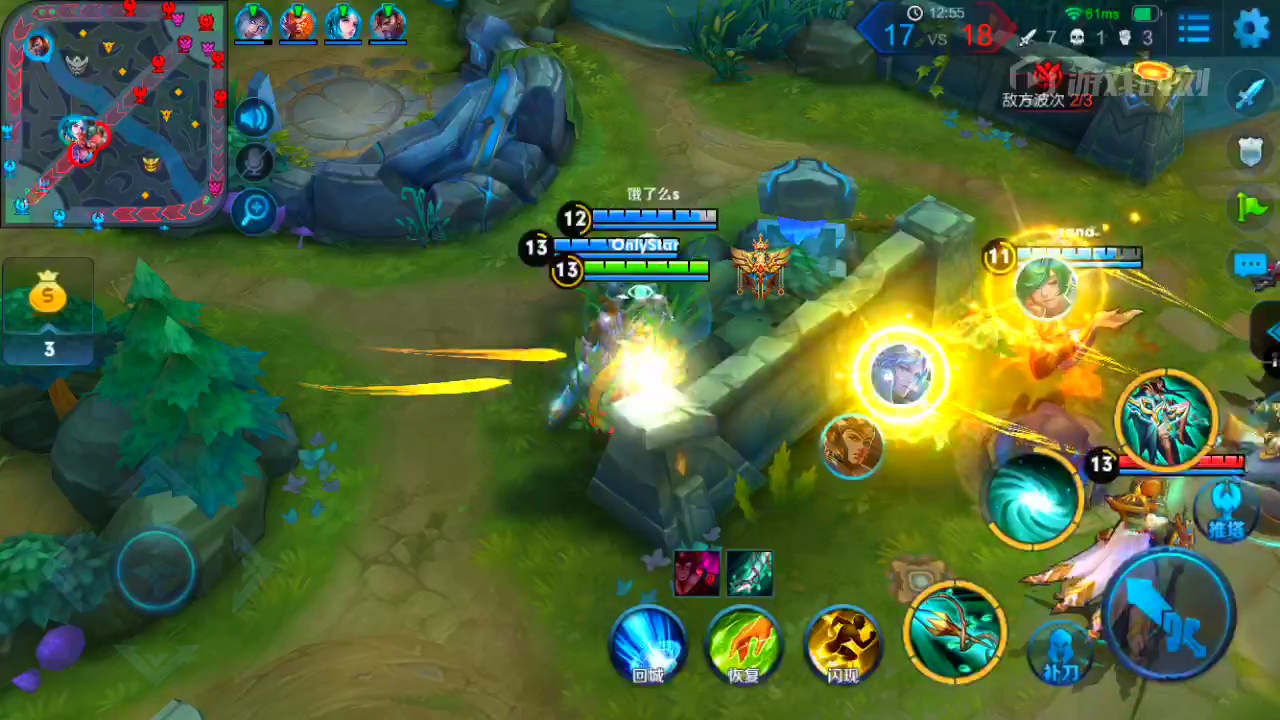Activate the teal whirlpool skill
The height and width of the screenshot is (720, 1280).
1033,497
